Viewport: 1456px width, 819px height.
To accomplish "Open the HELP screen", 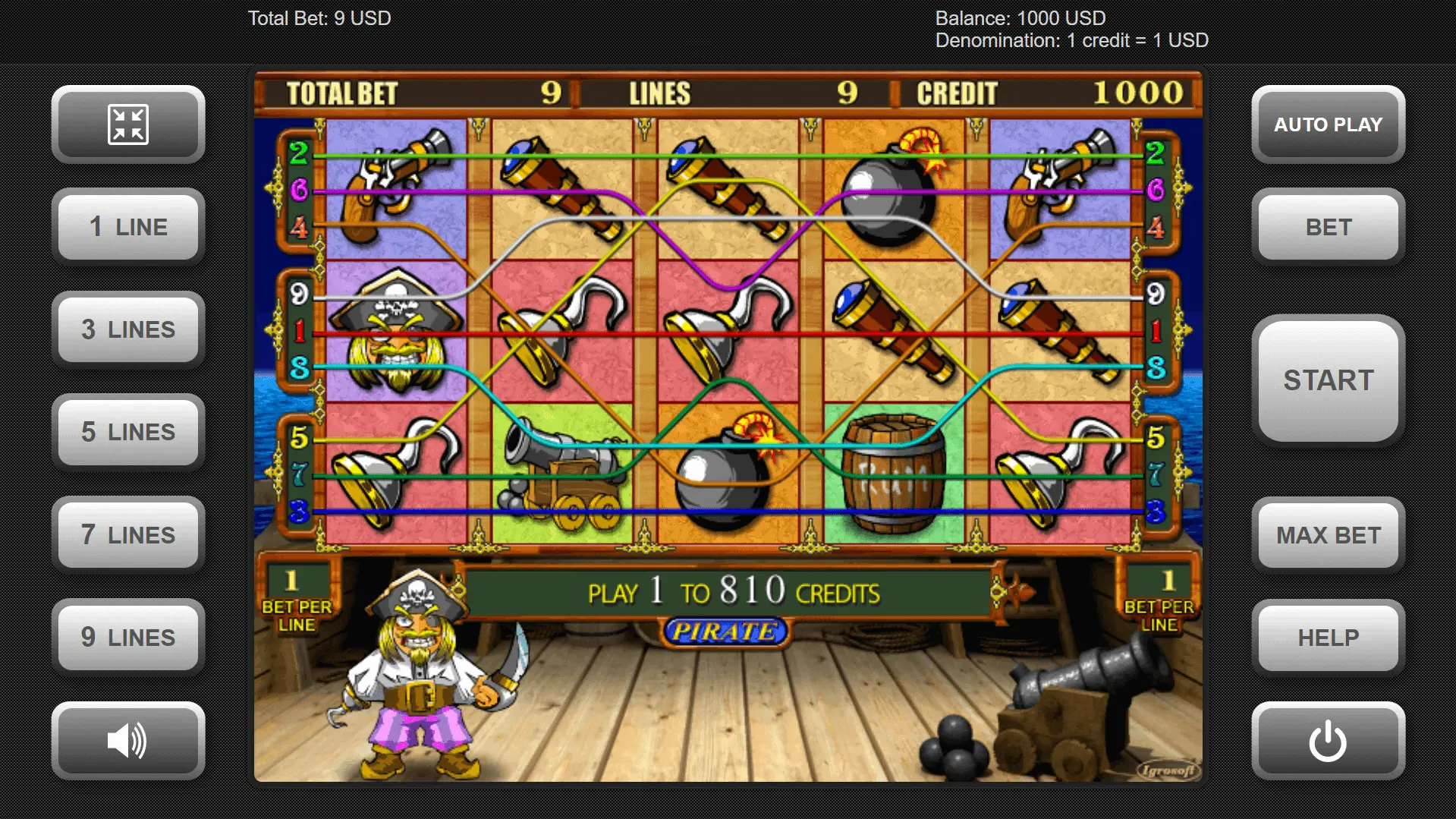I will pyautogui.click(x=1328, y=638).
